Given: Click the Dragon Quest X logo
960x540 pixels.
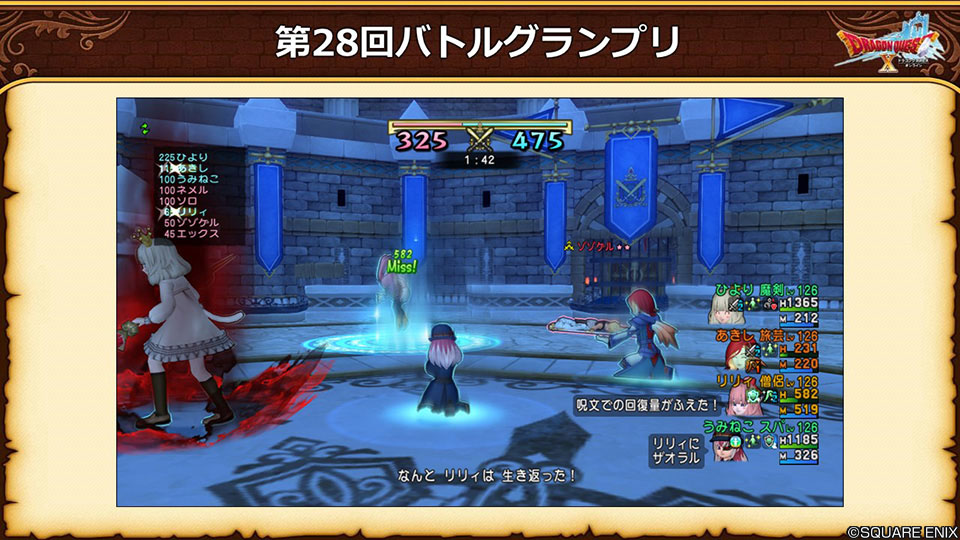Looking at the screenshot, I should 891,50.
